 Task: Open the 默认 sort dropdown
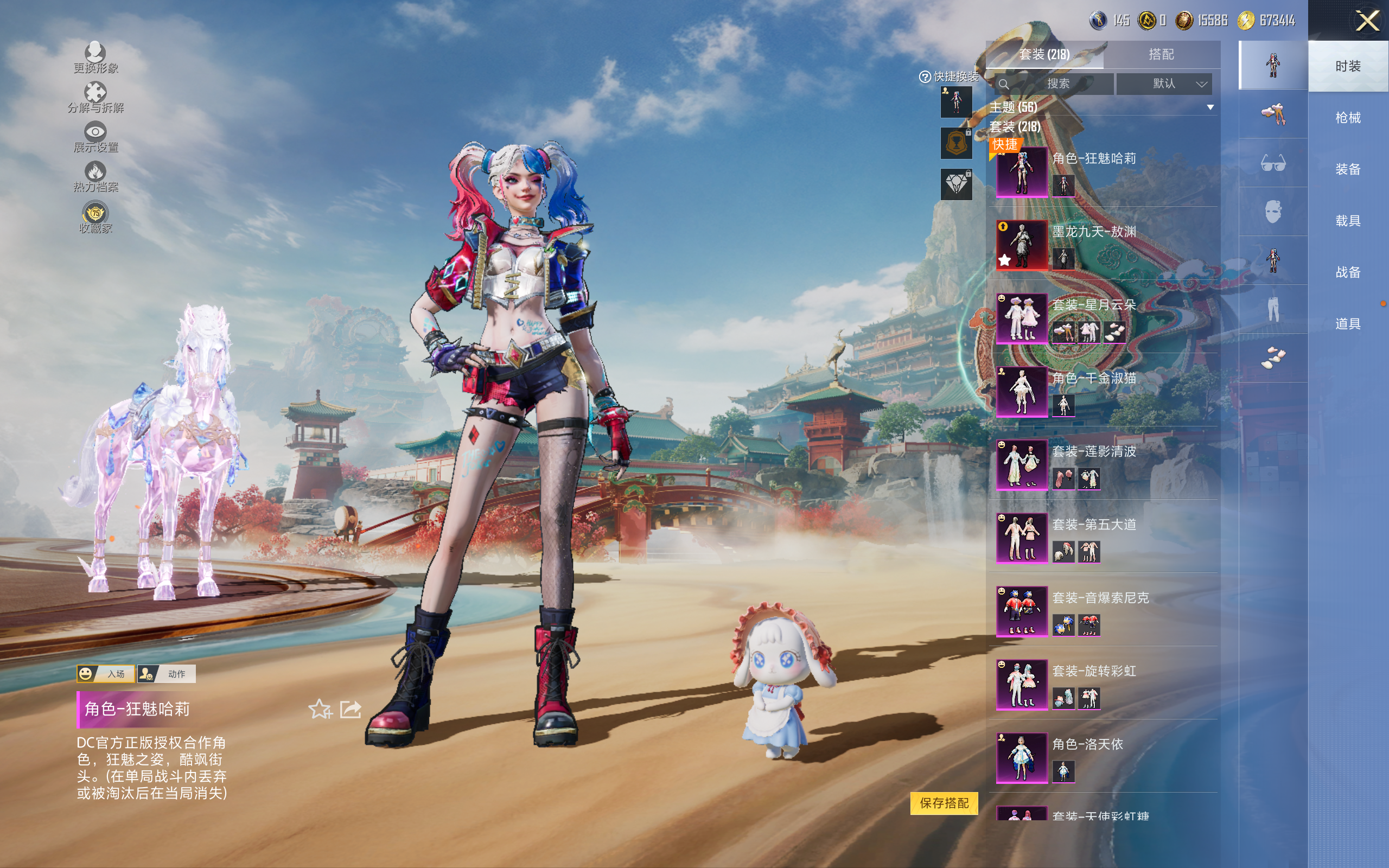click(1164, 84)
